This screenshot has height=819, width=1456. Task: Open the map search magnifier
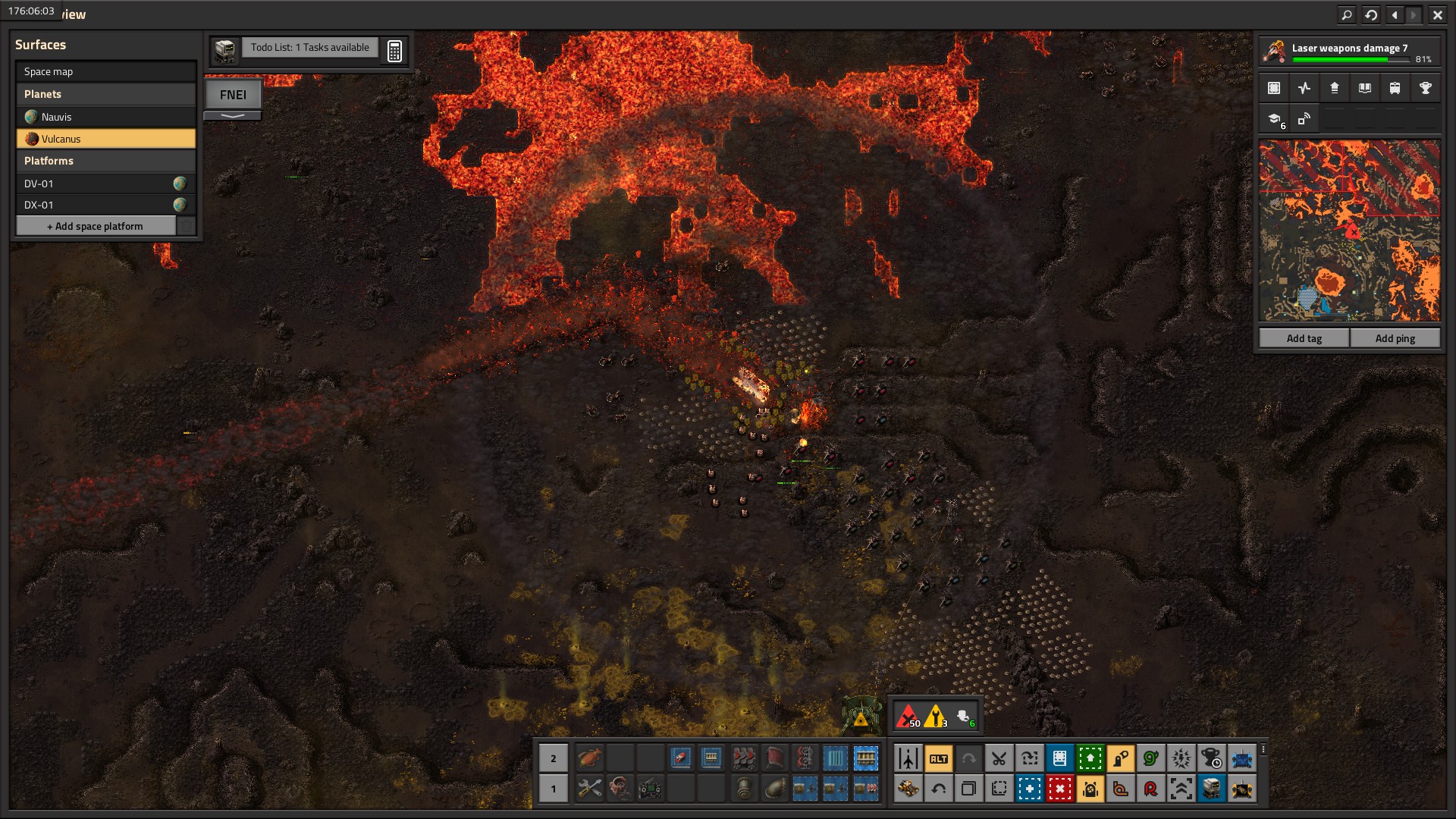pos(1346,14)
